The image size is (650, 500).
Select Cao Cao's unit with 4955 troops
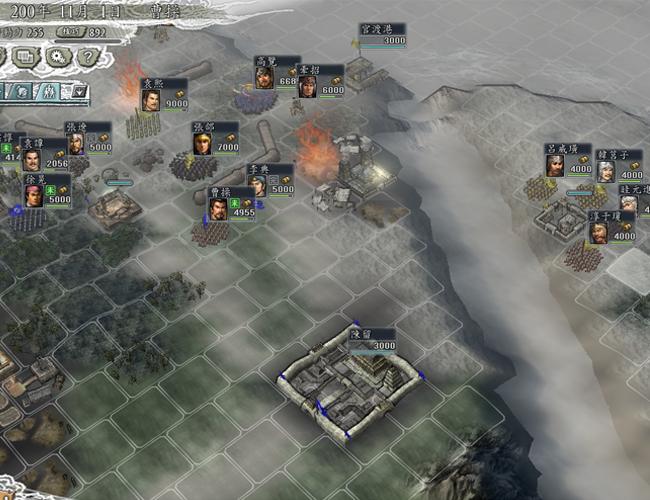pyautogui.click(x=217, y=208)
